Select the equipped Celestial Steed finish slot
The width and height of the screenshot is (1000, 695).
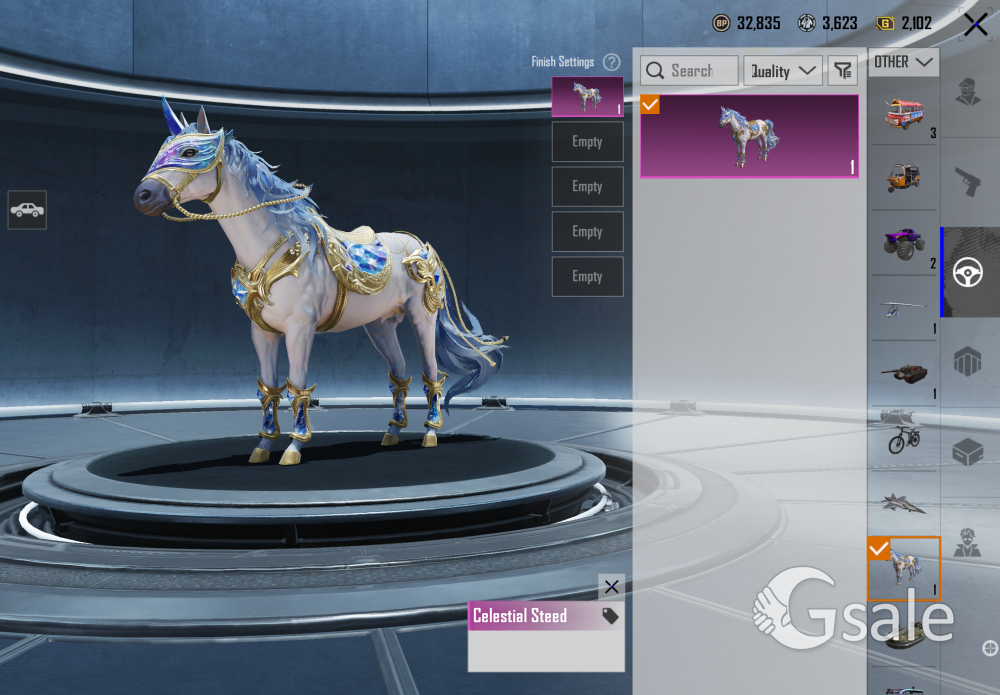tap(587, 96)
